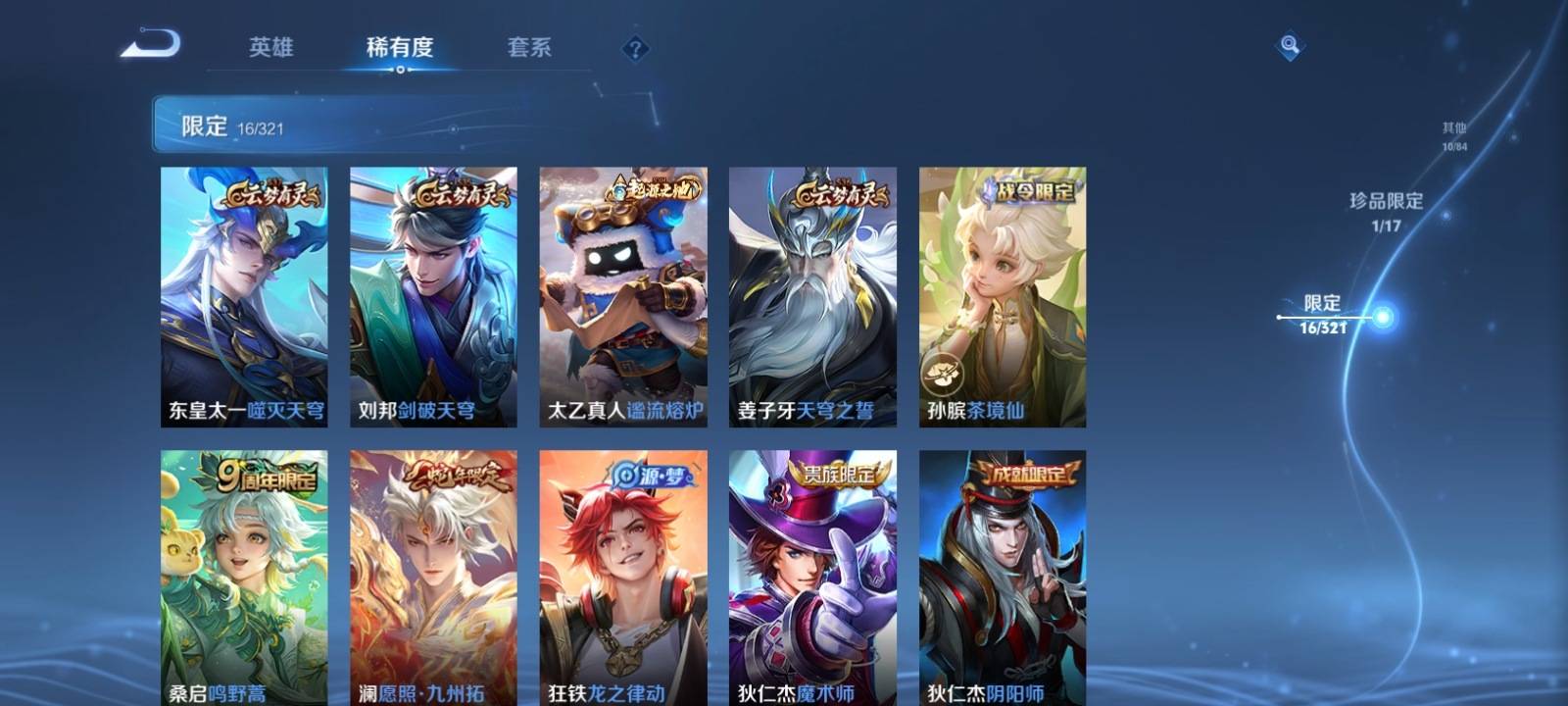Image resolution: width=1568 pixels, height=706 pixels.
Task: Open the 桑启 鸣野蒿 skin card
Action: pos(244,579)
